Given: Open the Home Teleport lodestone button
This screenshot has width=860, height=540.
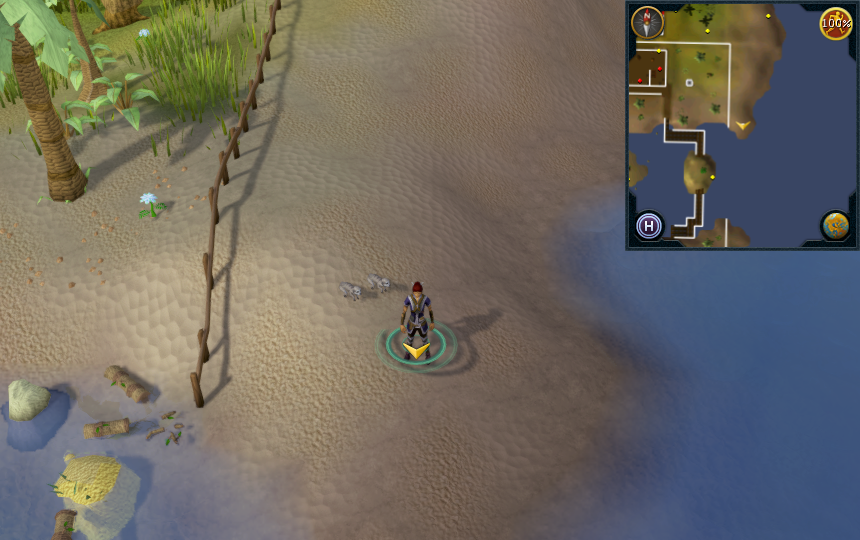Looking at the screenshot, I should 649,225.
